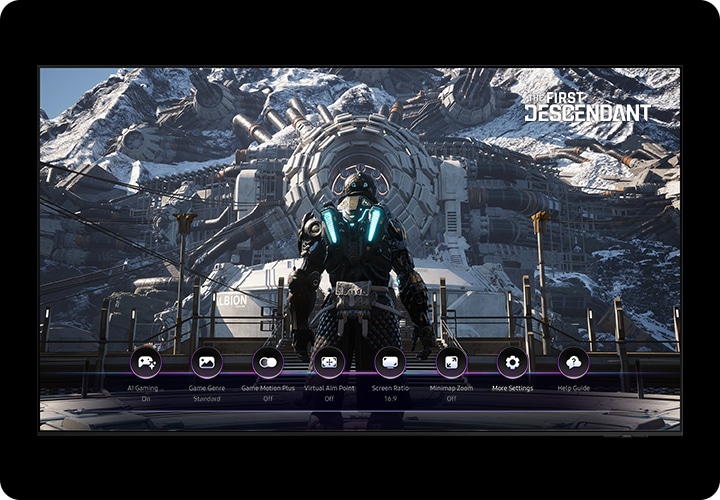Activate Minimap Zoom
This screenshot has height=500, width=720.
click(451, 362)
